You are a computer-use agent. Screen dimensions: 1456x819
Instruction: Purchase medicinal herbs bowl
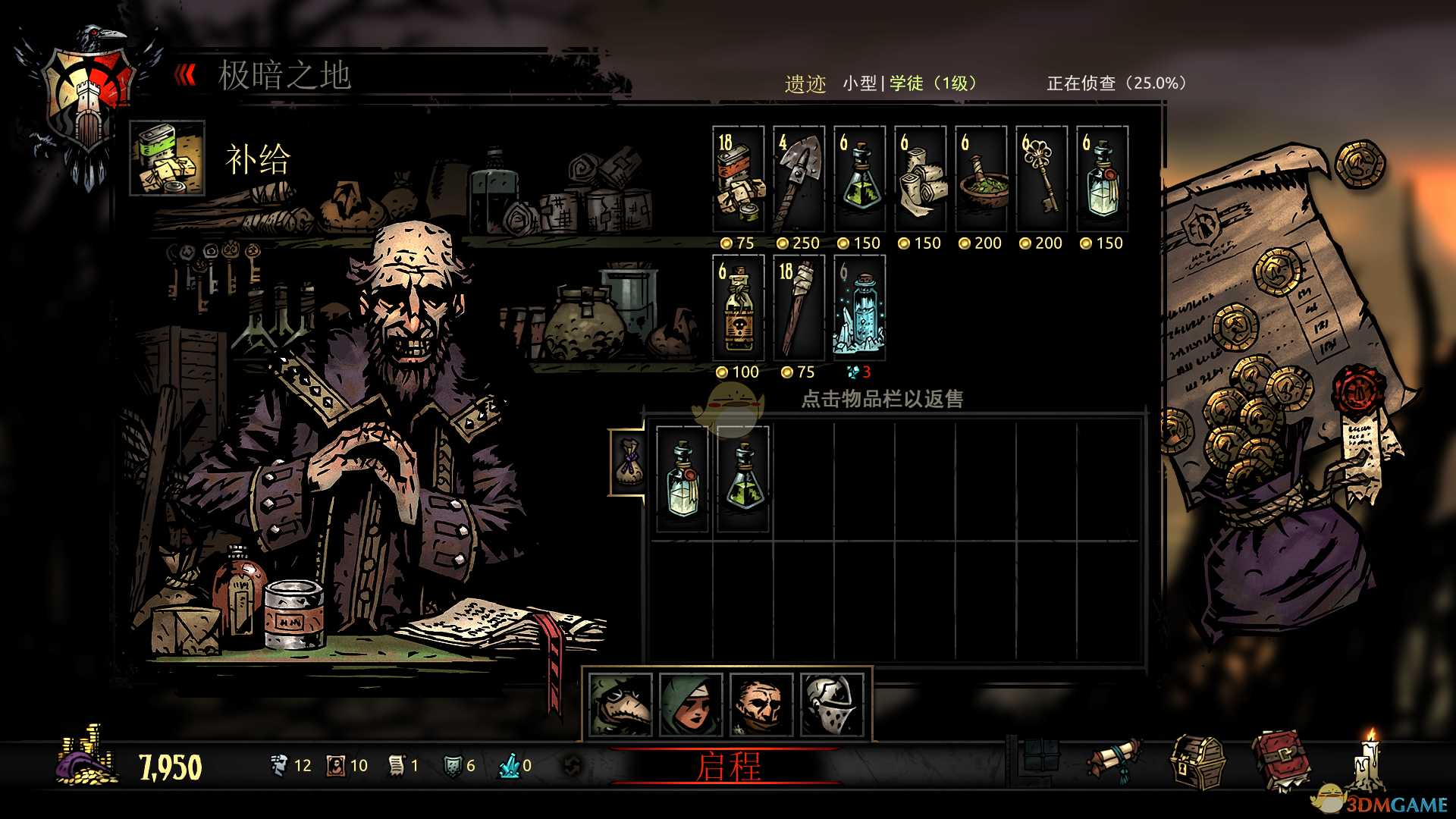981,180
